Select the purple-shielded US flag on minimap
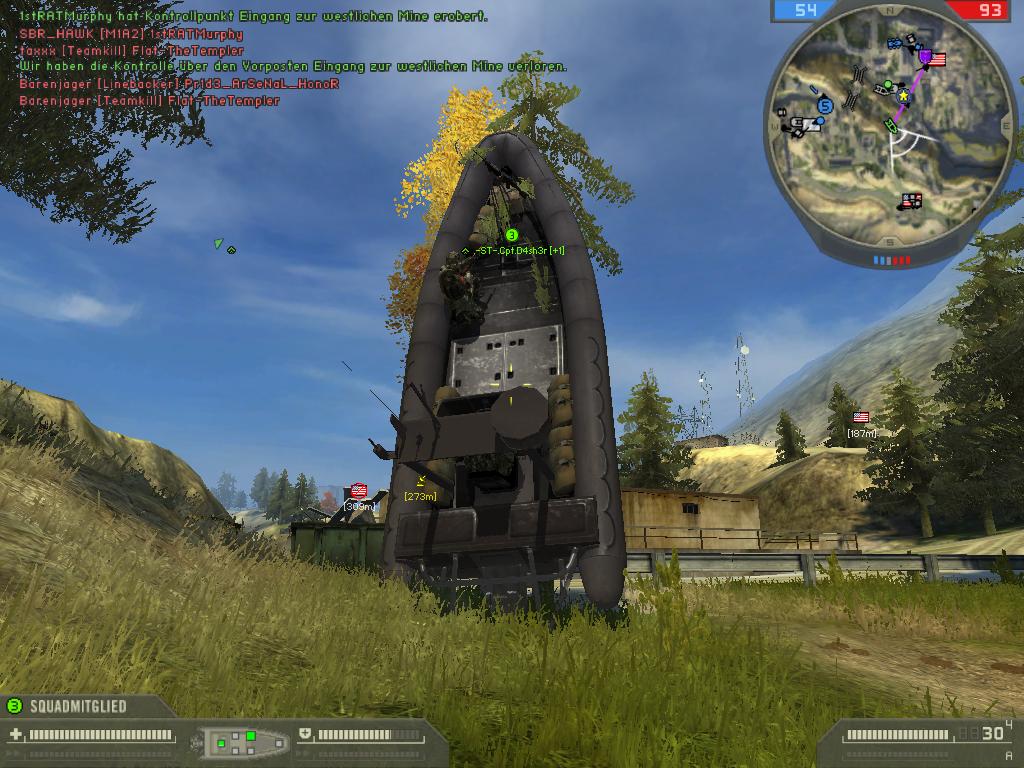Viewport: 1024px width, 768px height. pyautogui.click(x=932, y=59)
